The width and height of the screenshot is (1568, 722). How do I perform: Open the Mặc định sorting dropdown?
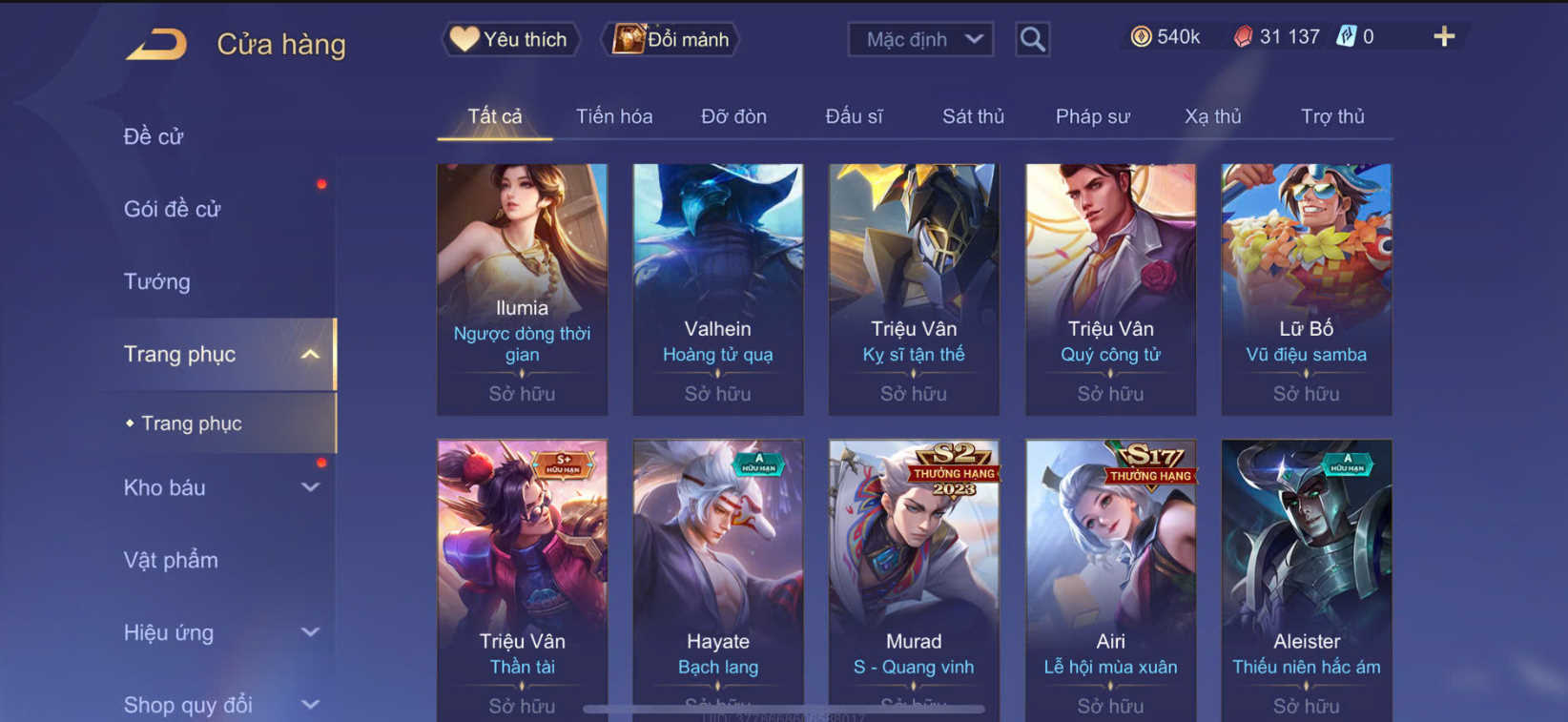[919, 39]
